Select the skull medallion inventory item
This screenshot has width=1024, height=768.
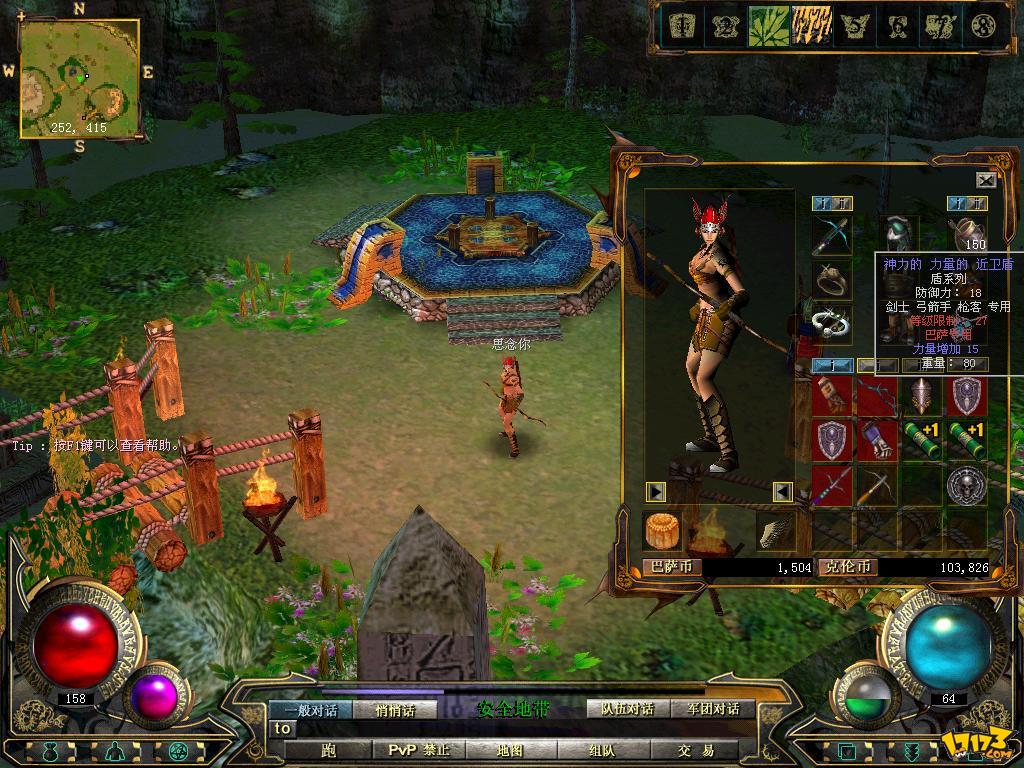coord(967,484)
